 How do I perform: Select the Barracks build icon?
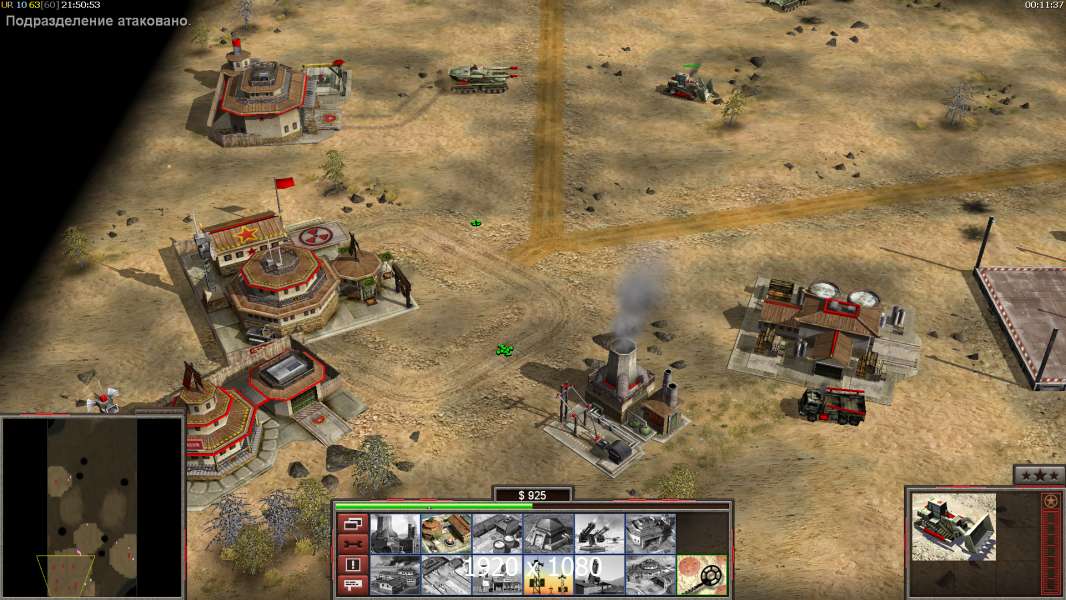pos(445,534)
